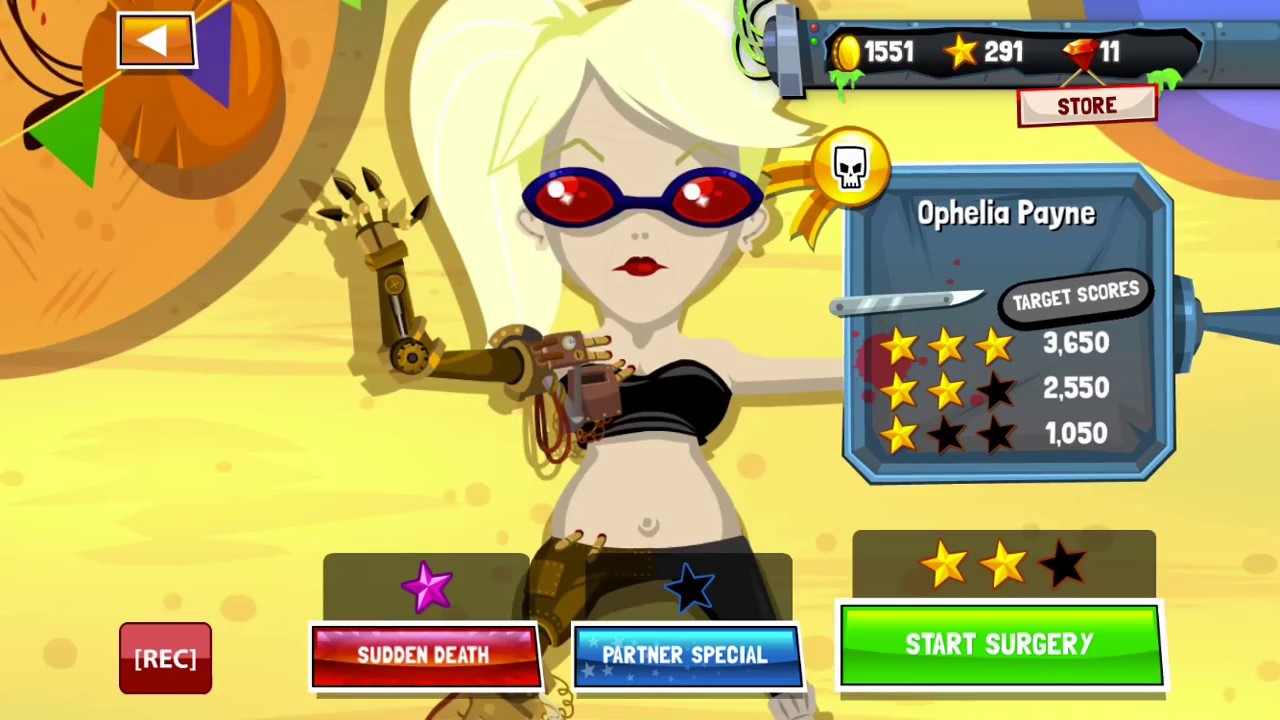Go back with the orange arrow button
Image resolution: width=1280 pixels, height=720 pixels.
[x=156, y=41]
